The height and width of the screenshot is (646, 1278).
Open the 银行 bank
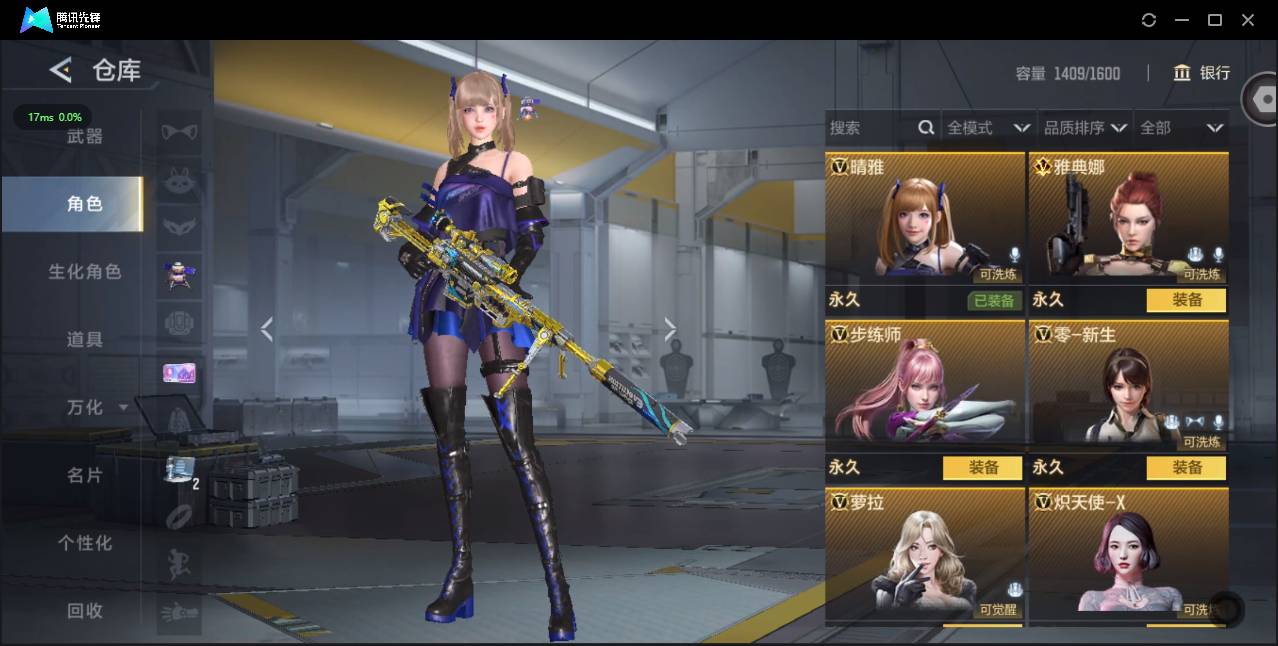click(1201, 73)
